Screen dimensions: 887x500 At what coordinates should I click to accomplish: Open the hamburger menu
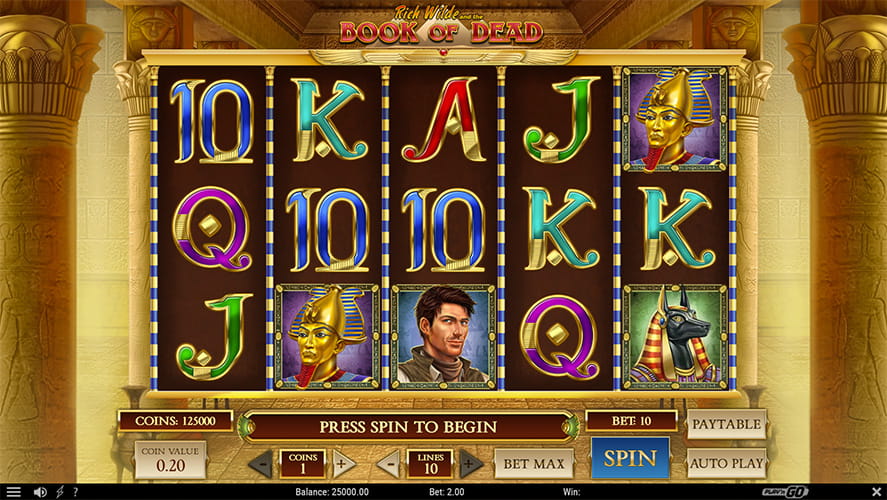click(x=13, y=492)
